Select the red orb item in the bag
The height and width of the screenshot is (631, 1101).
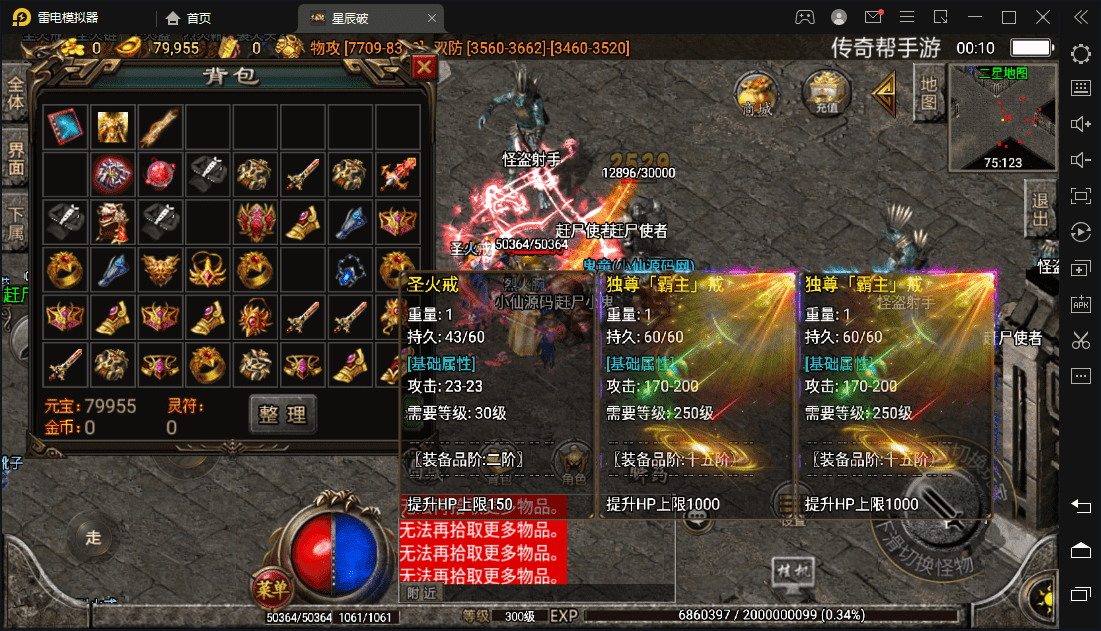coord(160,174)
